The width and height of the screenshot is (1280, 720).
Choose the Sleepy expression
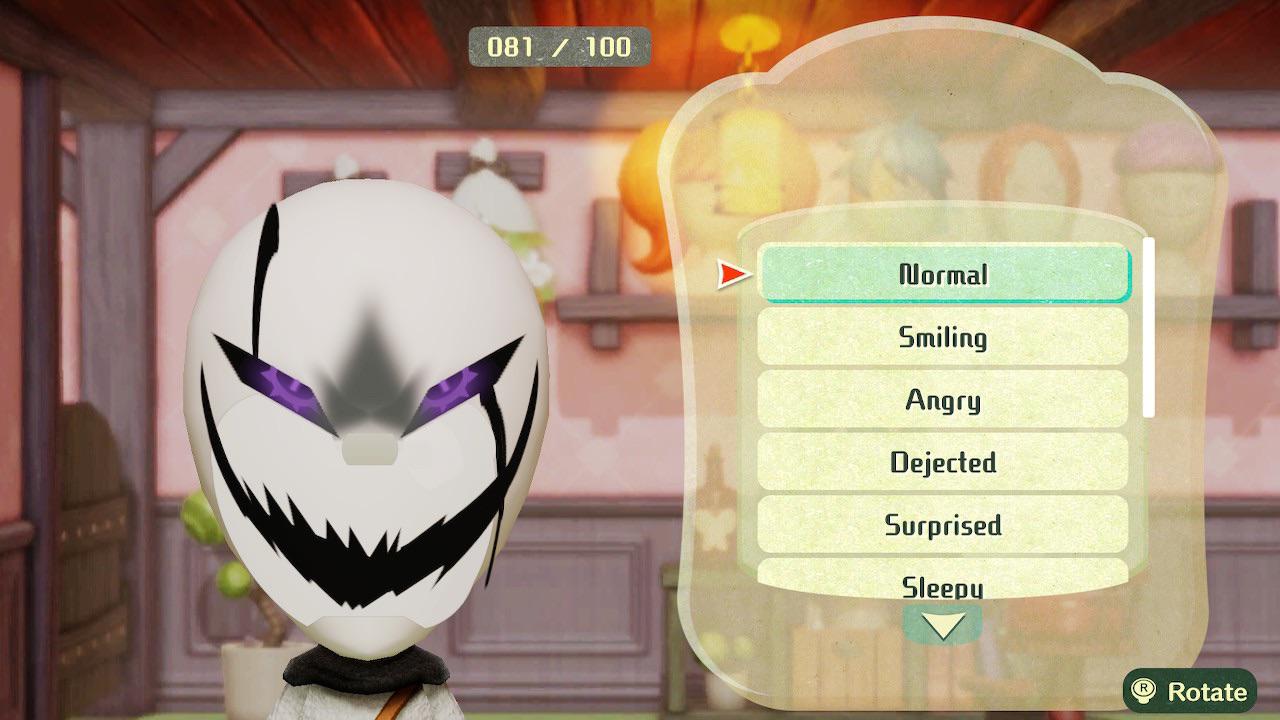(943, 586)
